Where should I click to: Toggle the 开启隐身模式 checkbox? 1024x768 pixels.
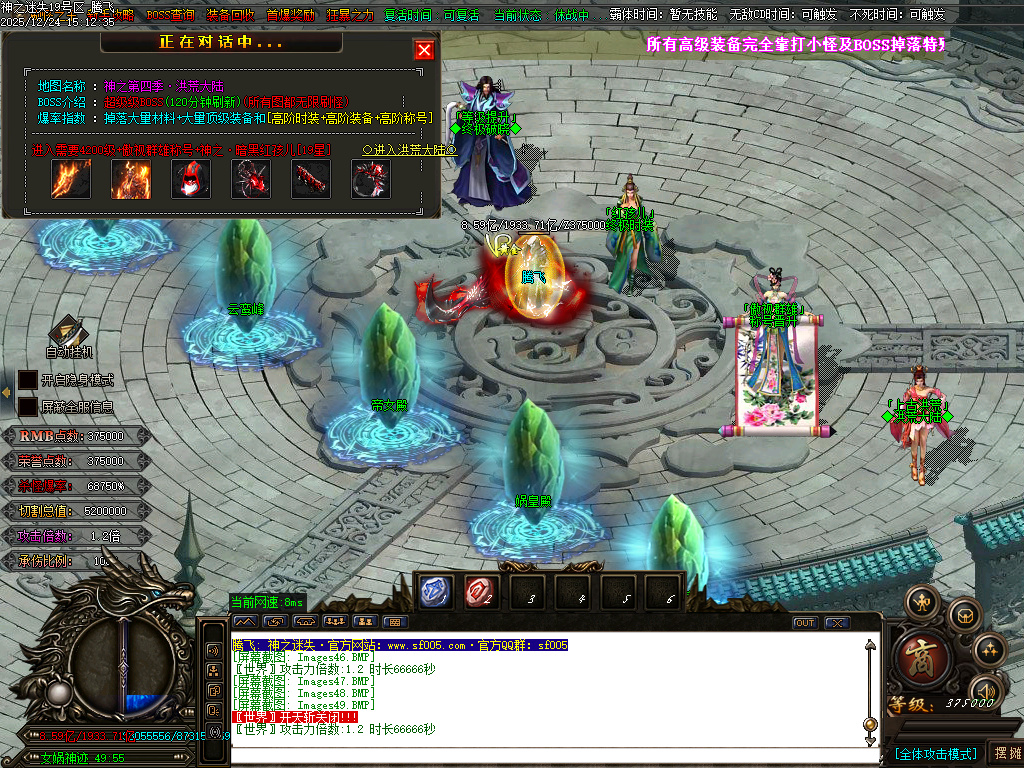click(28, 380)
